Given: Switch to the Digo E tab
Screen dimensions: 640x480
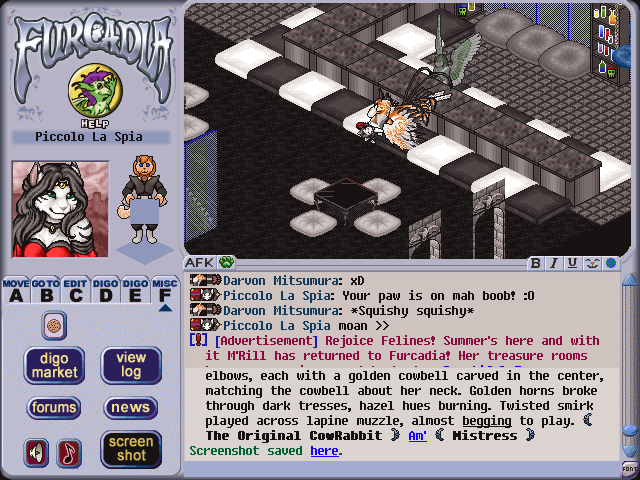Looking at the screenshot, I should tap(135, 289).
